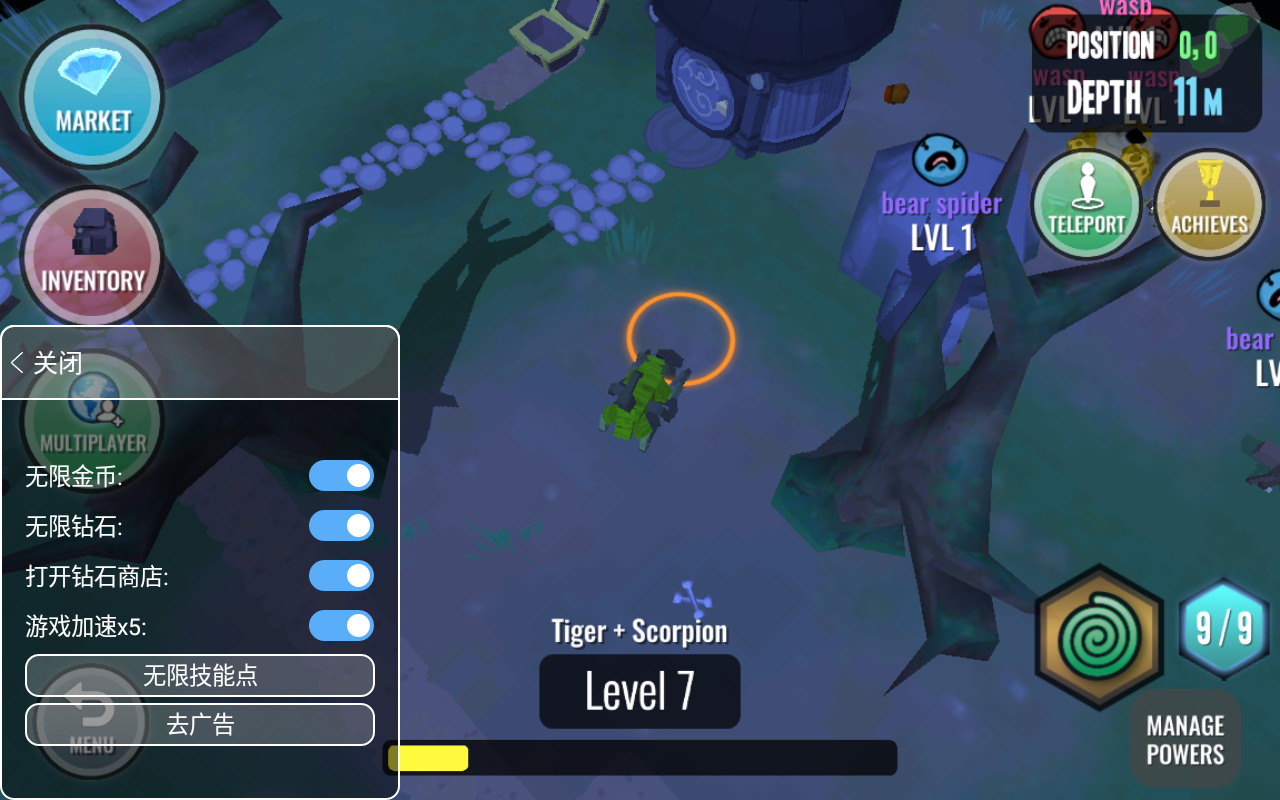Viewport: 1280px width, 800px height.
Task: Open the Inventory backpack button
Action: (92, 255)
